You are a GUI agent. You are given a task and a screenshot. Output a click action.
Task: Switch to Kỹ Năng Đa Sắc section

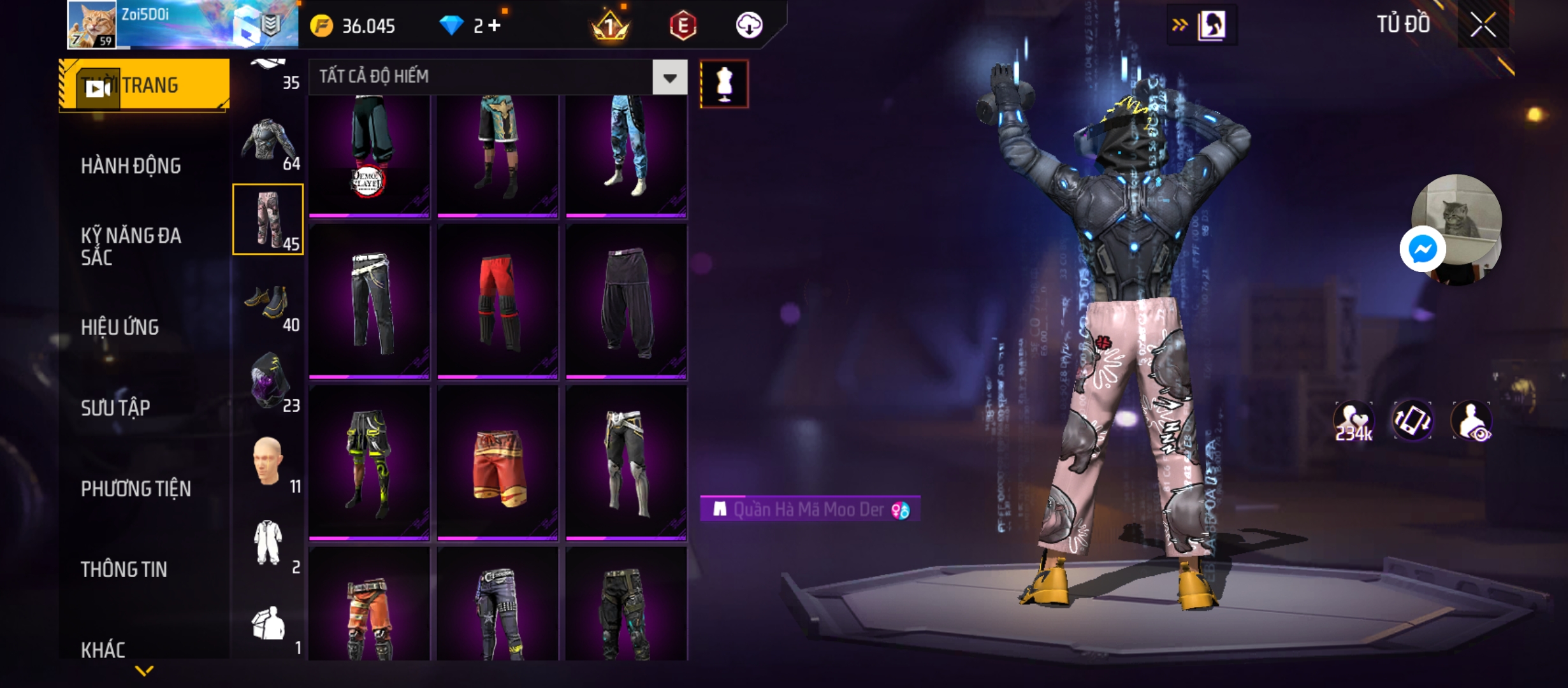coord(131,247)
